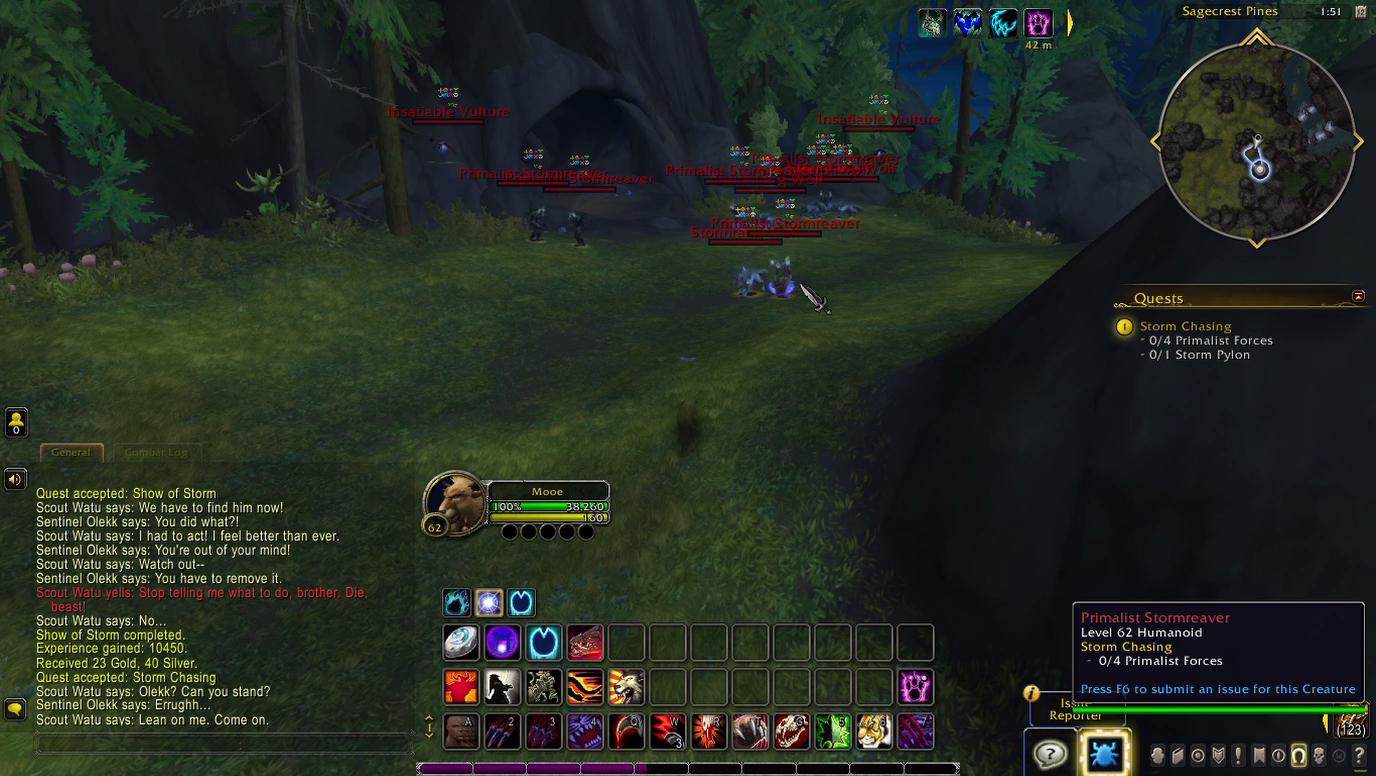Click the chat text input box
Screen dimensions: 1376x776
click(224, 743)
